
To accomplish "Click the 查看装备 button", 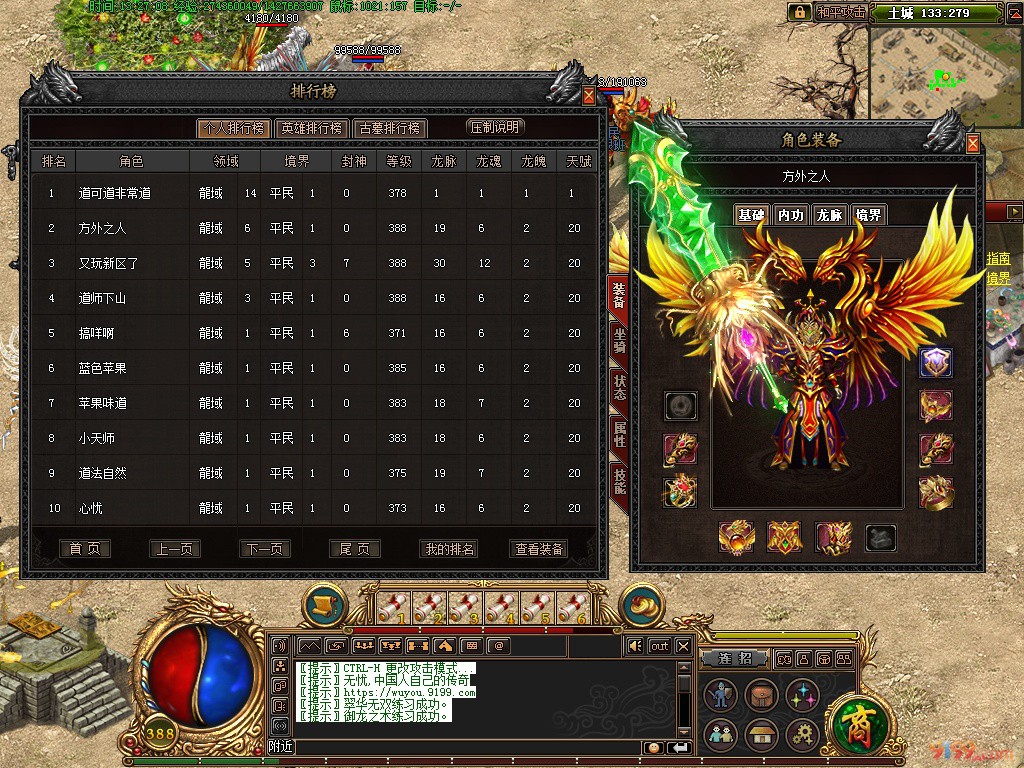I will coord(539,549).
